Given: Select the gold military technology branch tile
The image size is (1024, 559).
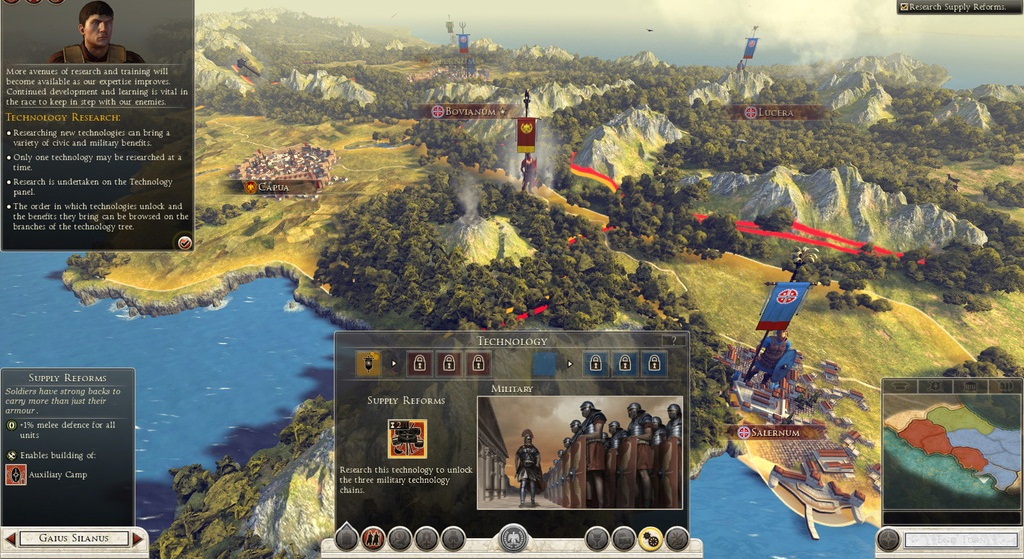Looking at the screenshot, I should click(368, 363).
